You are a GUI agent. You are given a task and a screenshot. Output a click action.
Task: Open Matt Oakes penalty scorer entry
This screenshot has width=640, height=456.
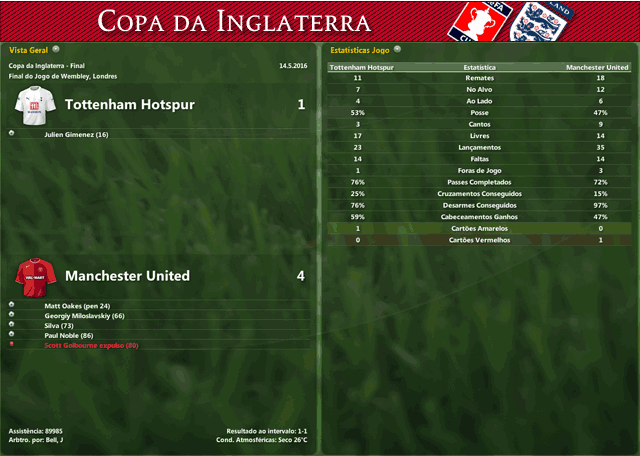pyautogui.click(x=77, y=306)
